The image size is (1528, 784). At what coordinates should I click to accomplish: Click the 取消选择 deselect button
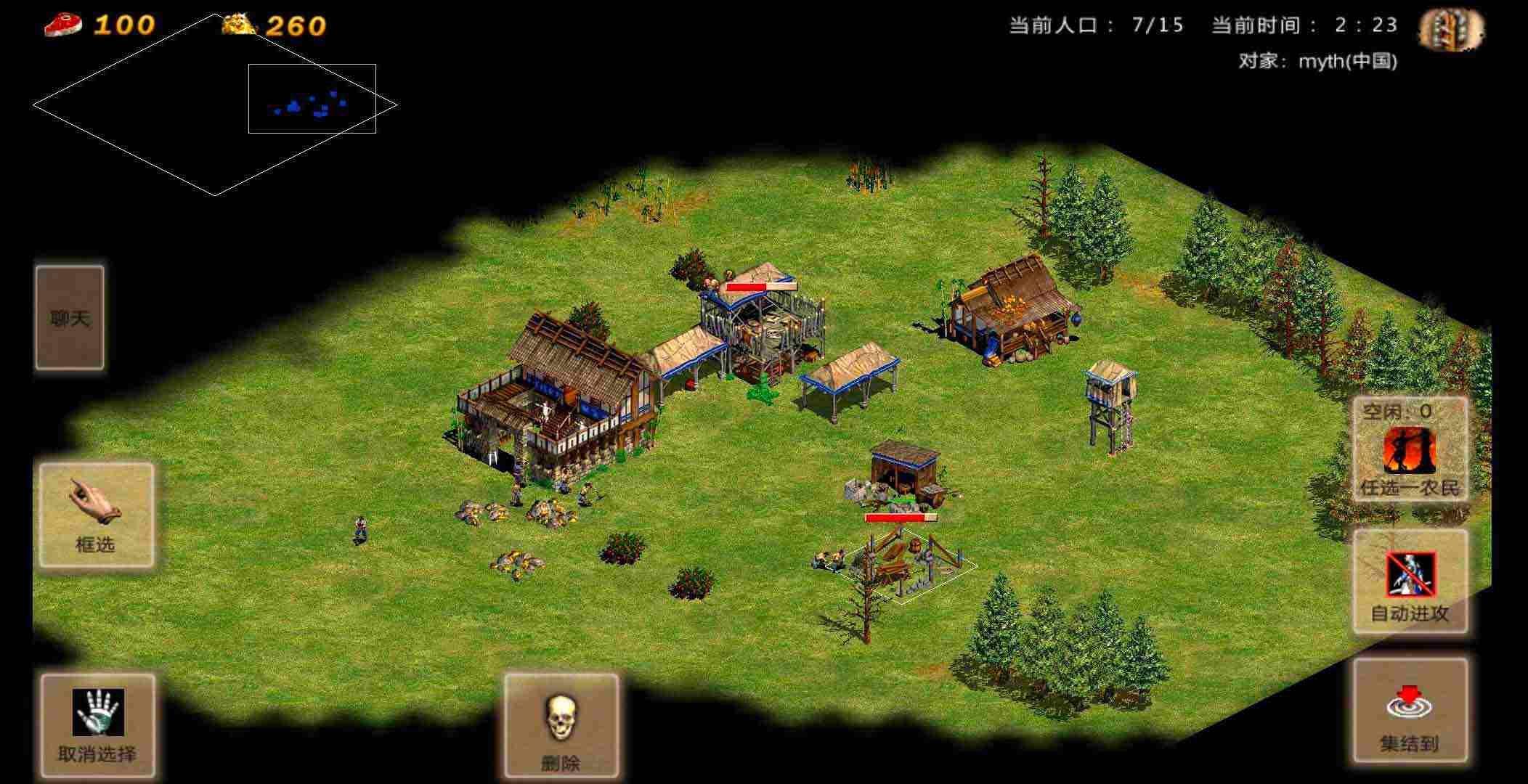pyautogui.click(x=97, y=724)
